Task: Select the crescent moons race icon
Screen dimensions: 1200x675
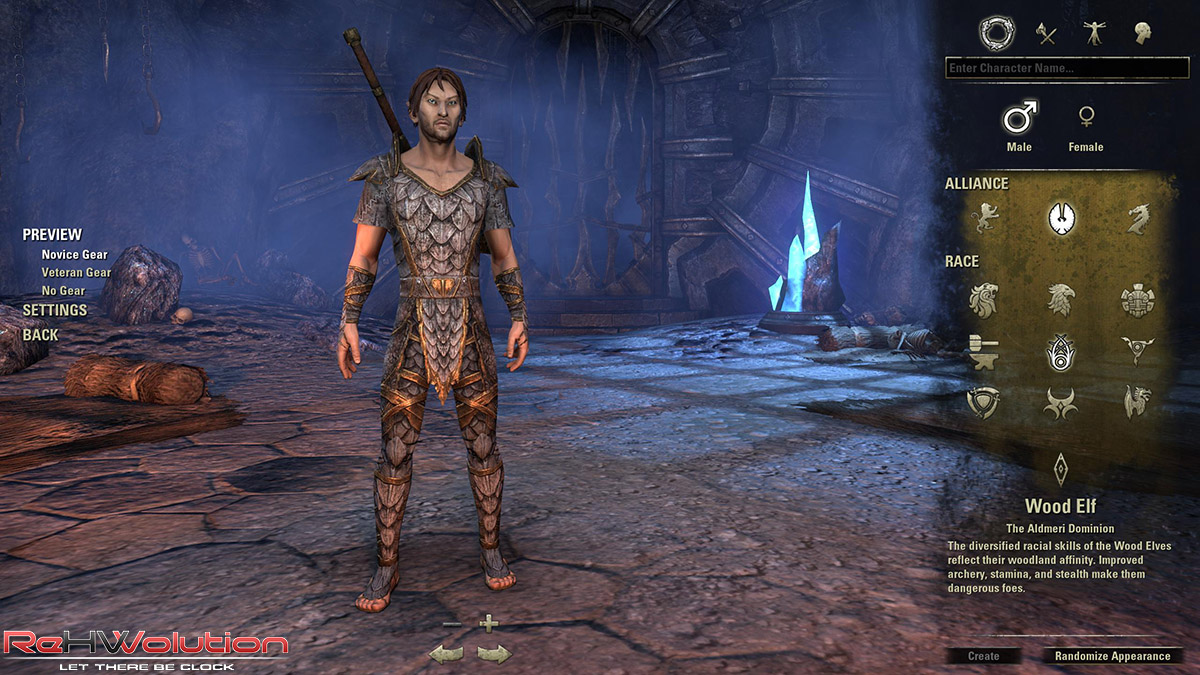Action: (1061, 402)
